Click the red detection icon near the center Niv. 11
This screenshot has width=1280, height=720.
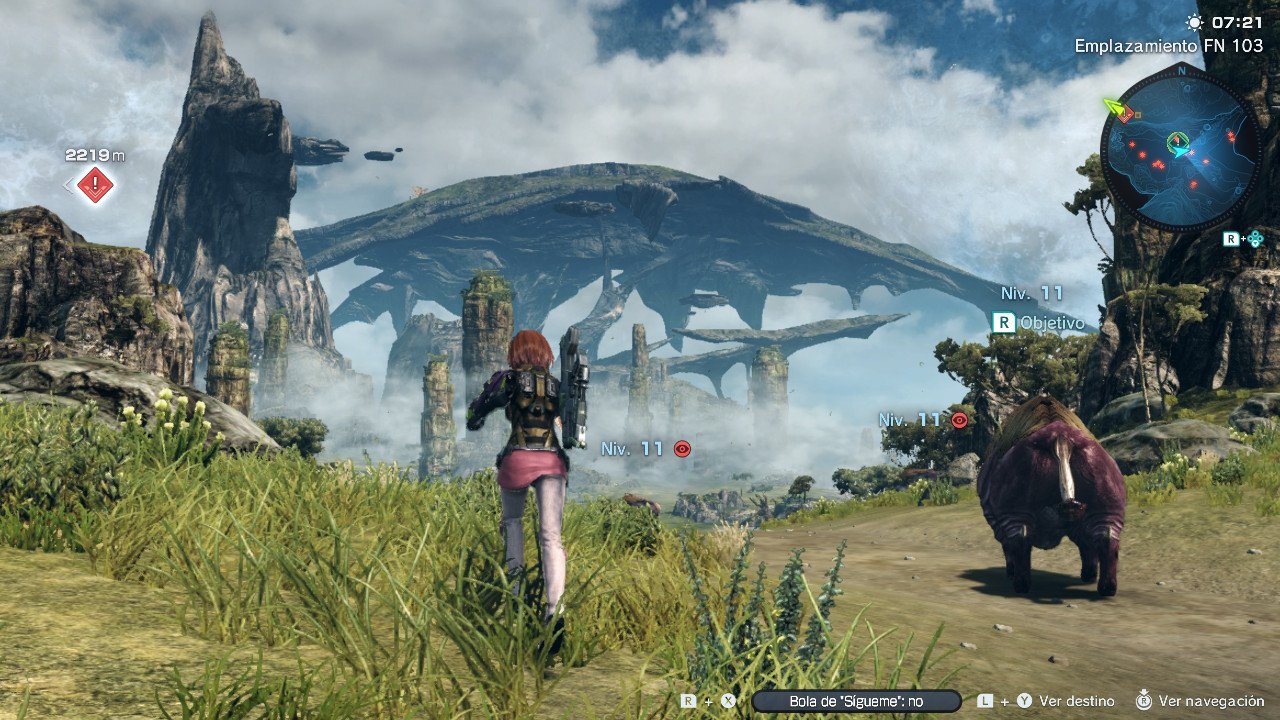point(681,449)
